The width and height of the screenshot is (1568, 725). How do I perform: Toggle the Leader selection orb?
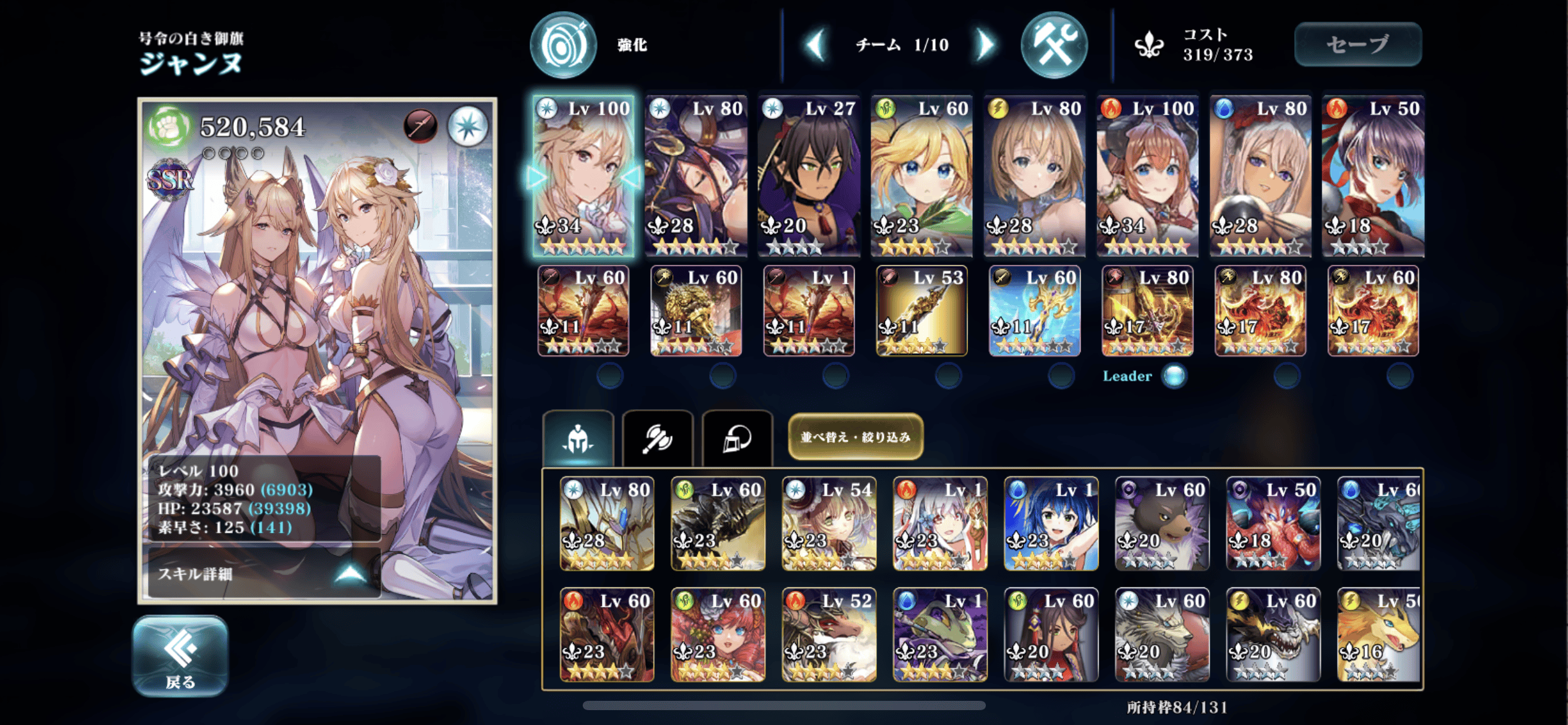coord(1174,376)
